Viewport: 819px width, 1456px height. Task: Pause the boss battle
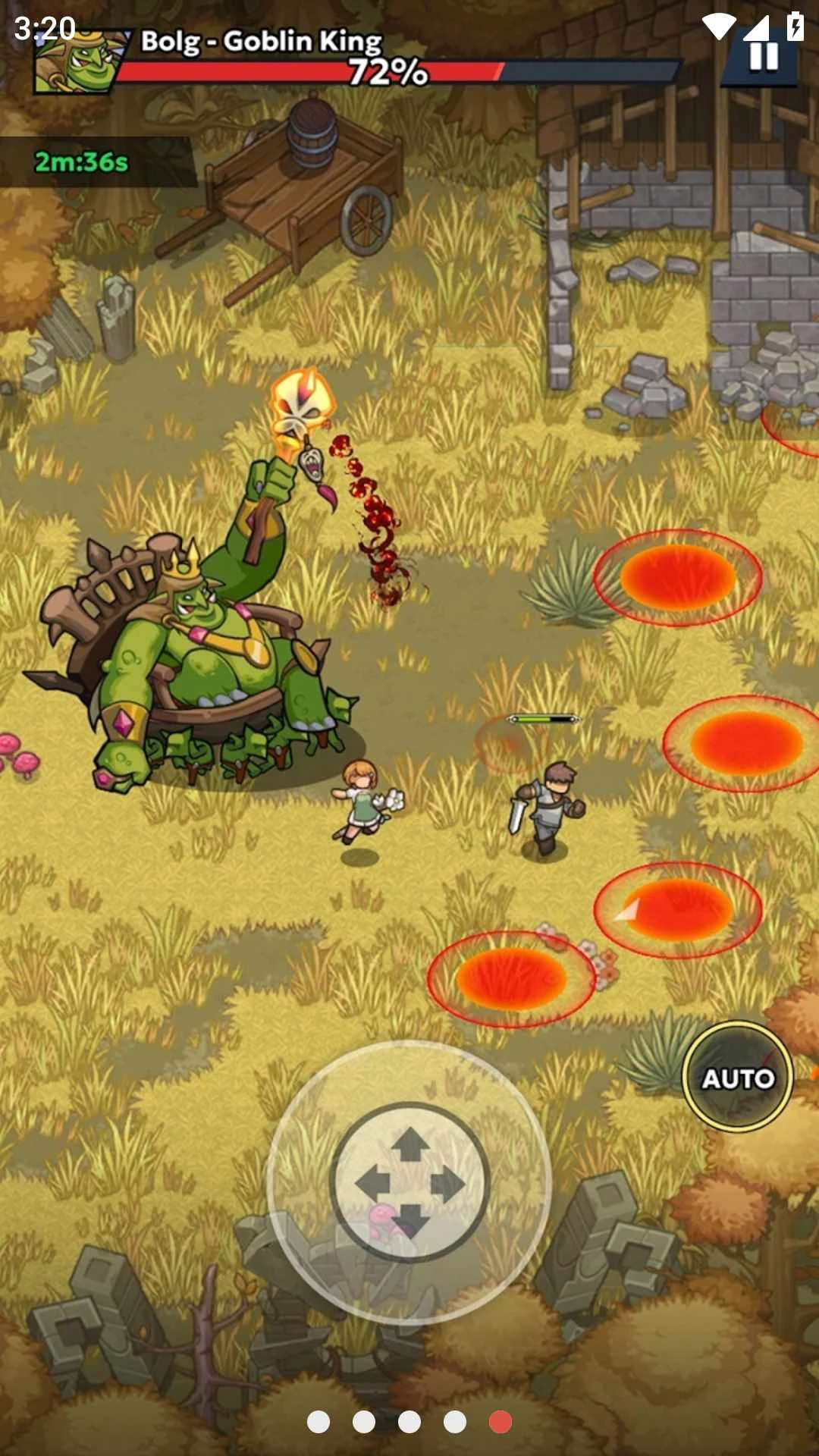(763, 57)
